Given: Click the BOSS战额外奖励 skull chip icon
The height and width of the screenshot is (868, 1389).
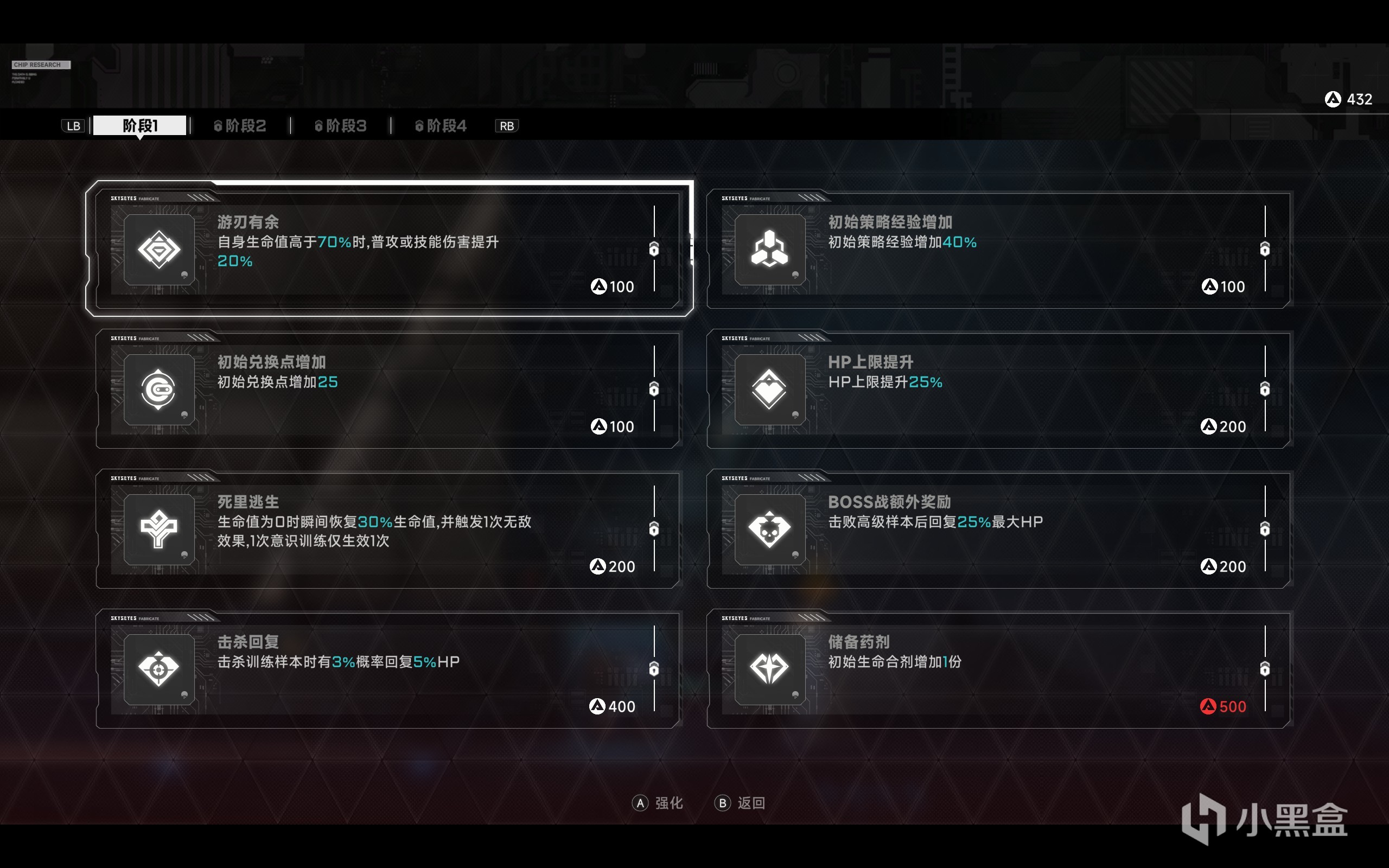Looking at the screenshot, I should [770, 529].
